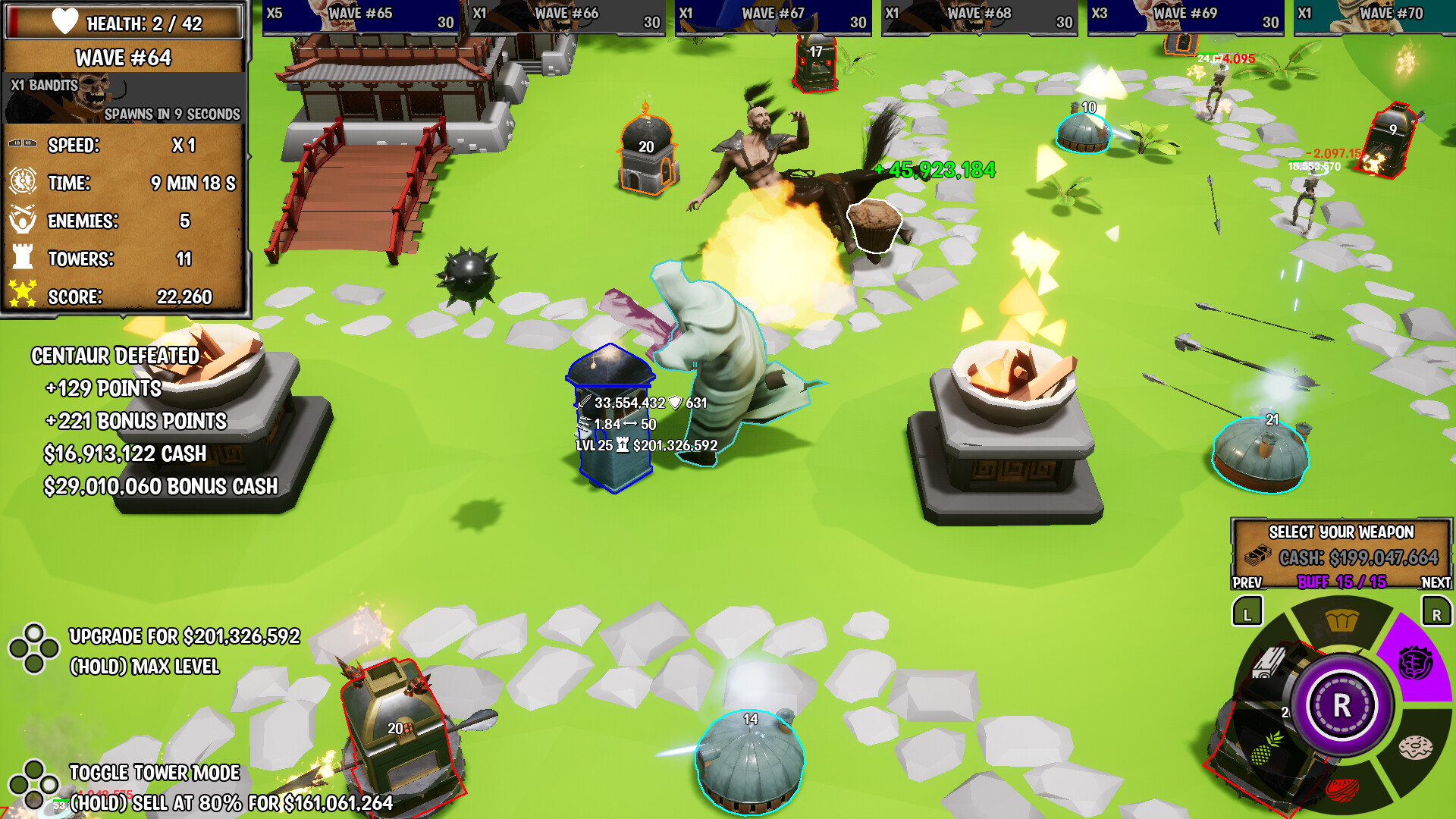The width and height of the screenshot is (1456, 819).
Task: Select the minigun weapon icon on the wheel
Action: [1269, 664]
